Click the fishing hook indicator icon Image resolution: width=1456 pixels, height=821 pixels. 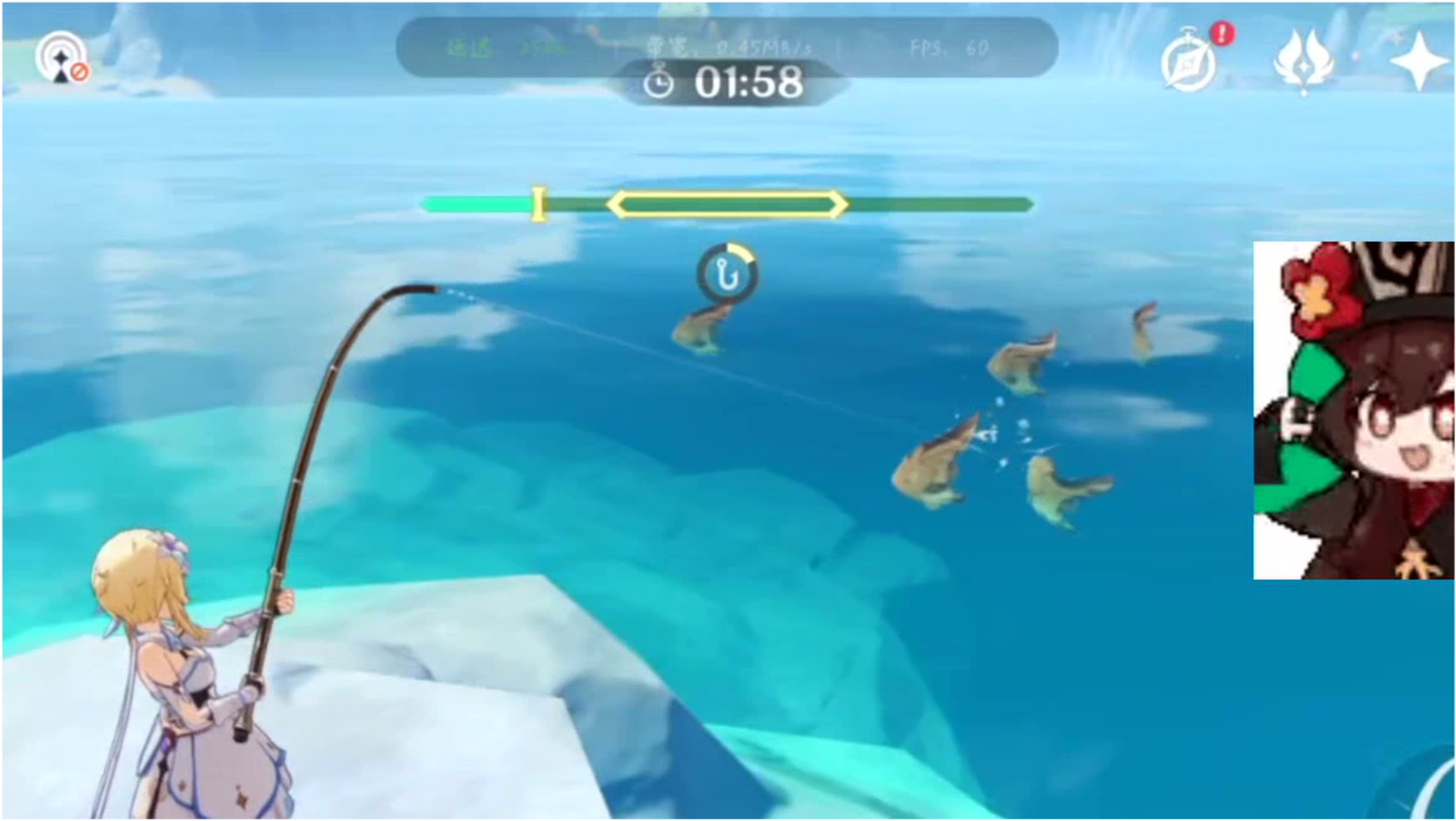pos(727,274)
